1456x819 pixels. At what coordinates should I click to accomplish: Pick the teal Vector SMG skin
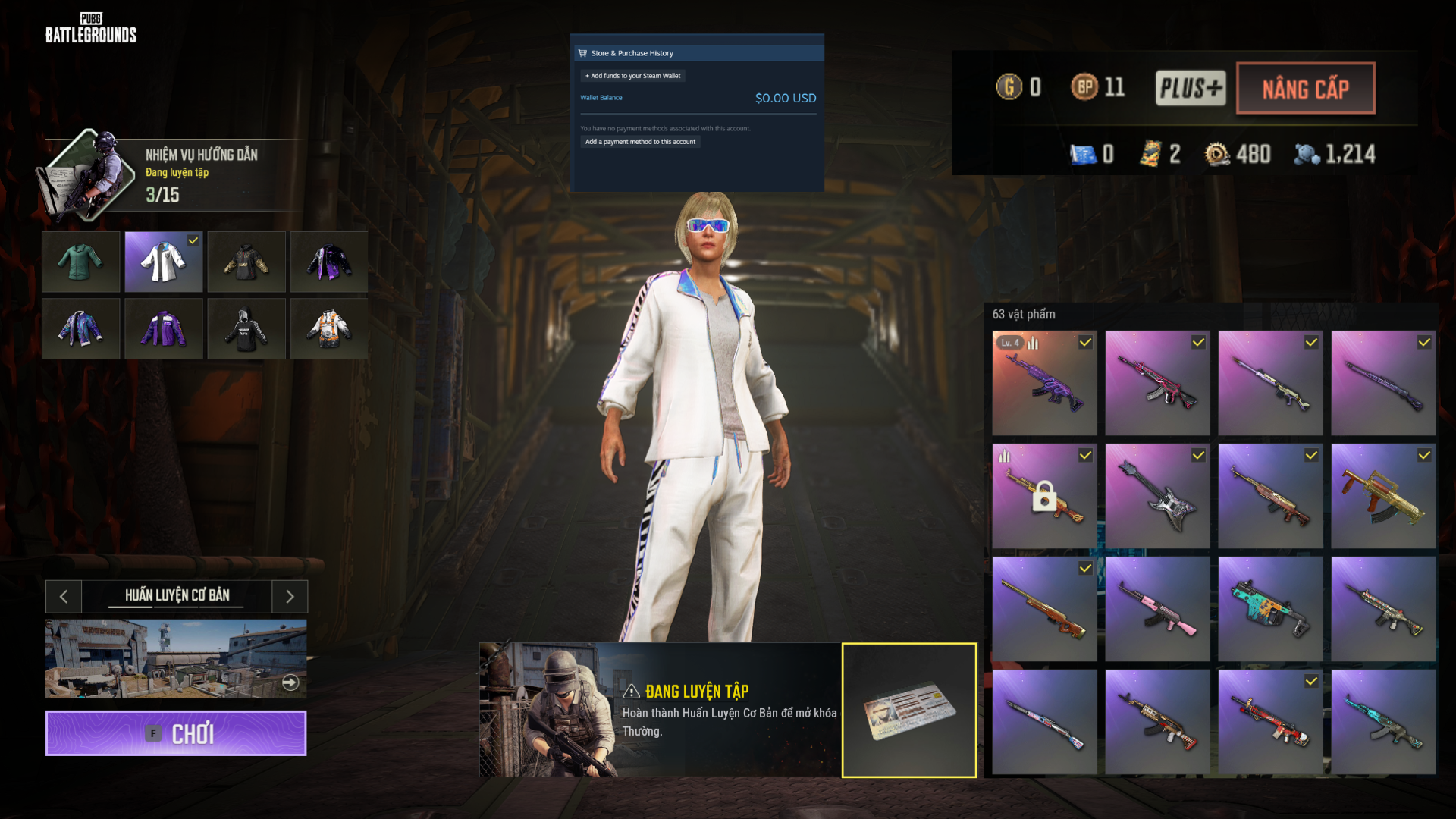click(x=1270, y=609)
